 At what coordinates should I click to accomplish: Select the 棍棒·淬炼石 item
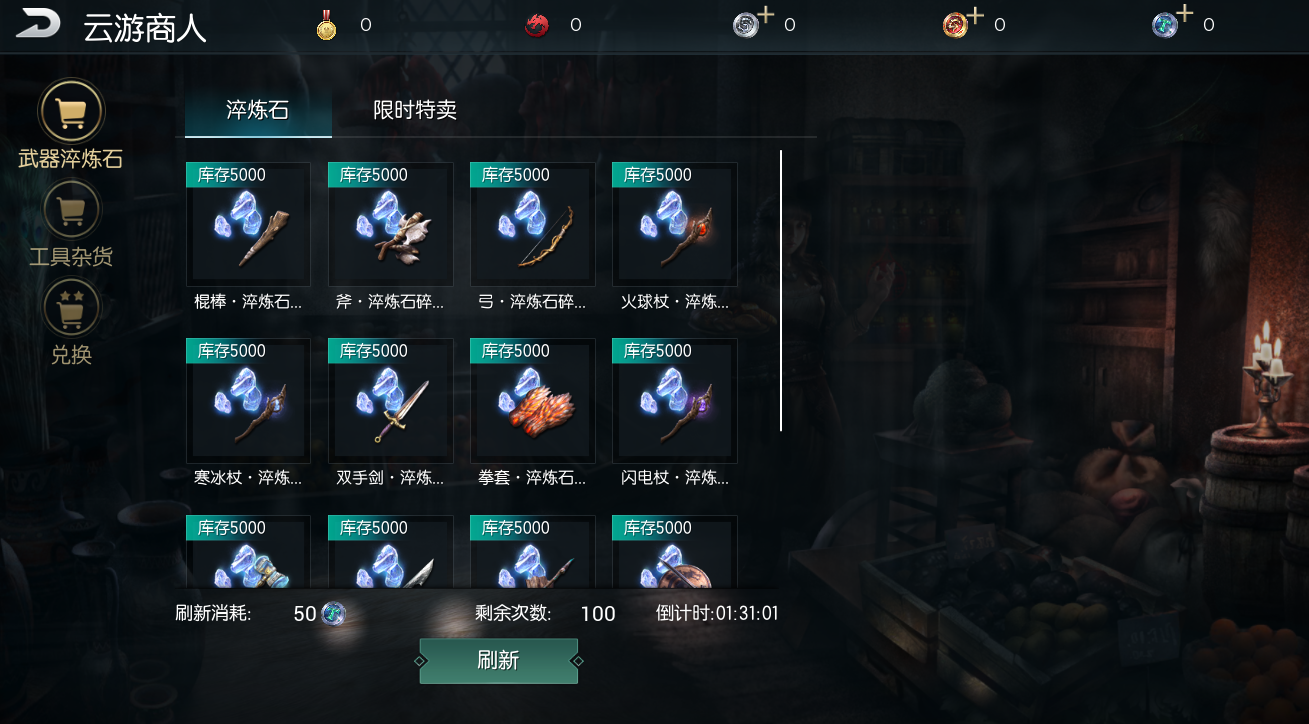(x=248, y=225)
